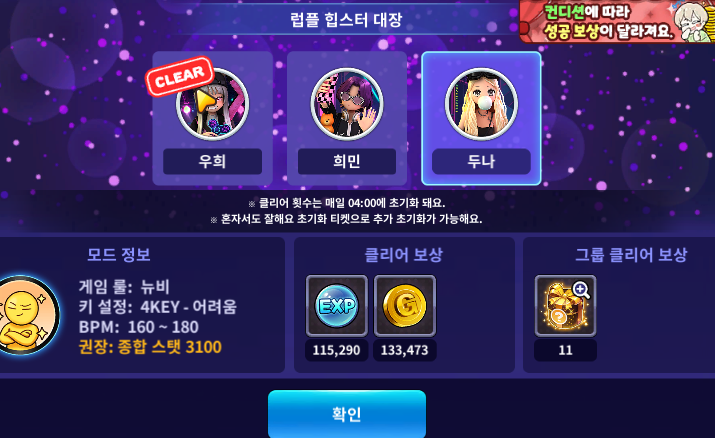Choose the 희민 character card

[346, 118]
